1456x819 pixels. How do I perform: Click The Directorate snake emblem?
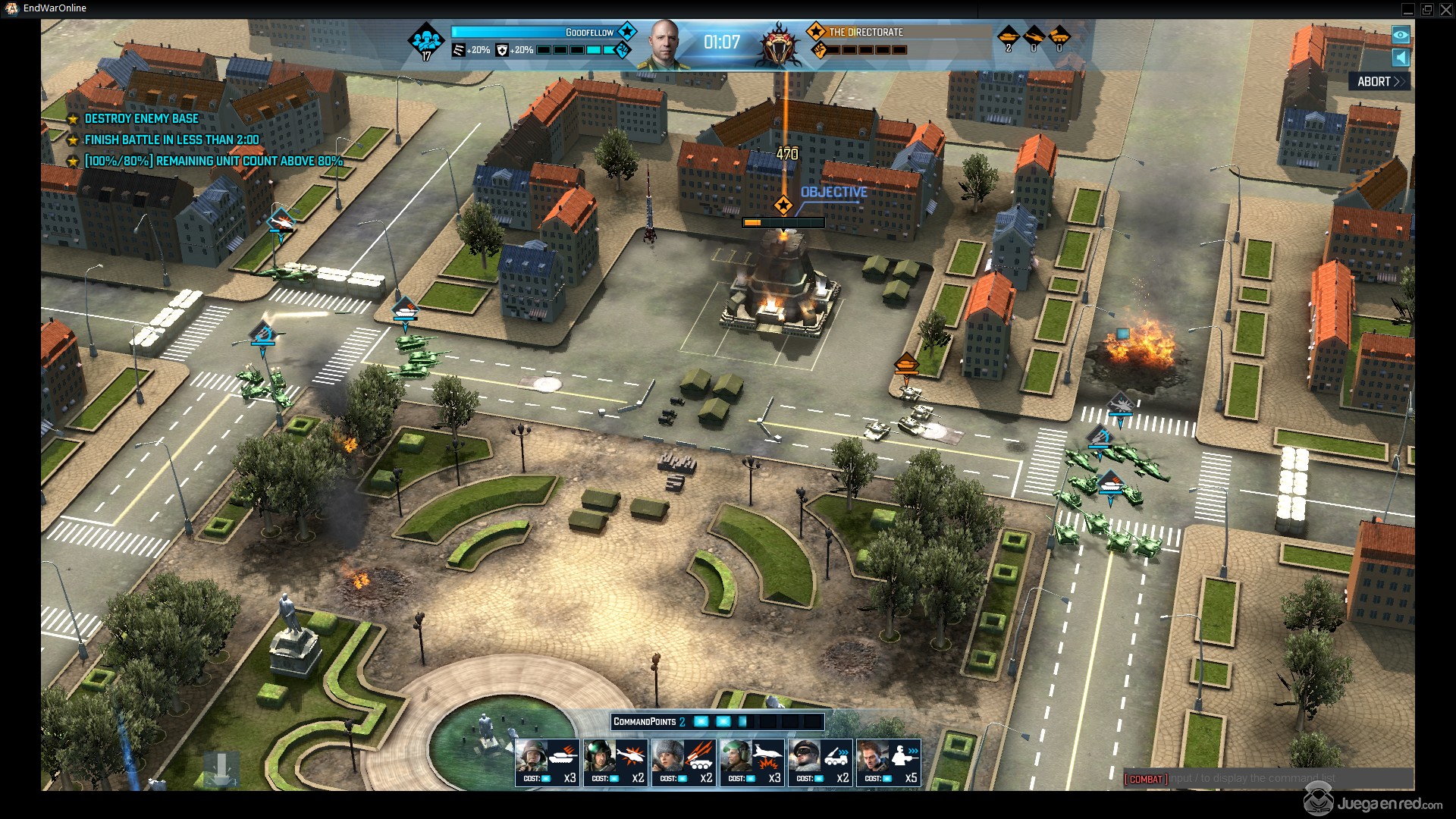pyautogui.click(x=779, y=44)
